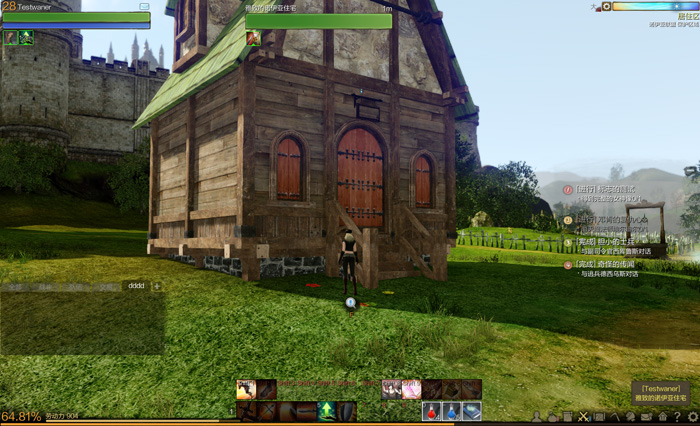This screenshot has width=700, height=426.
Task: Open the question mark help icon
Action: [677, 416]
